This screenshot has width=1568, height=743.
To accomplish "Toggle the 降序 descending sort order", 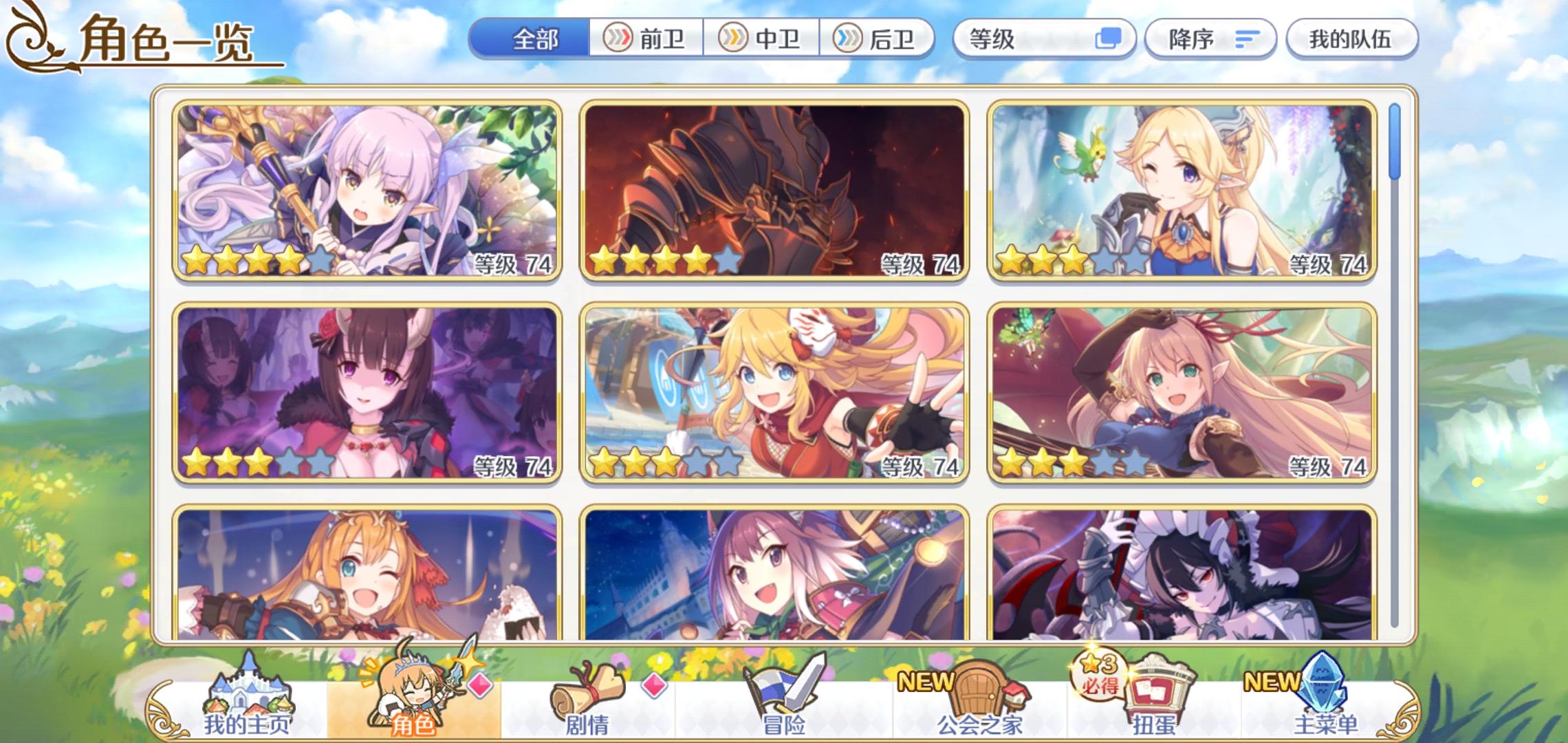I will coord(1211,39).
